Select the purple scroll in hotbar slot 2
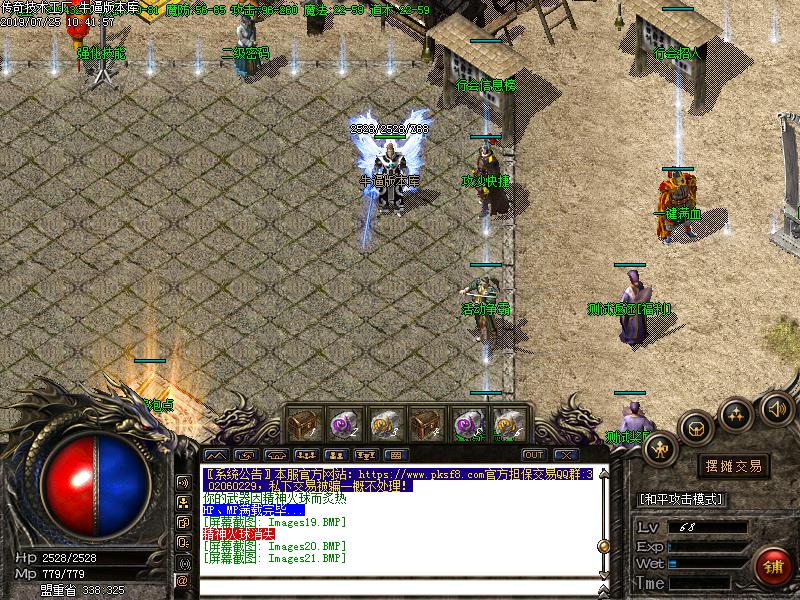 tap(344, 424)
